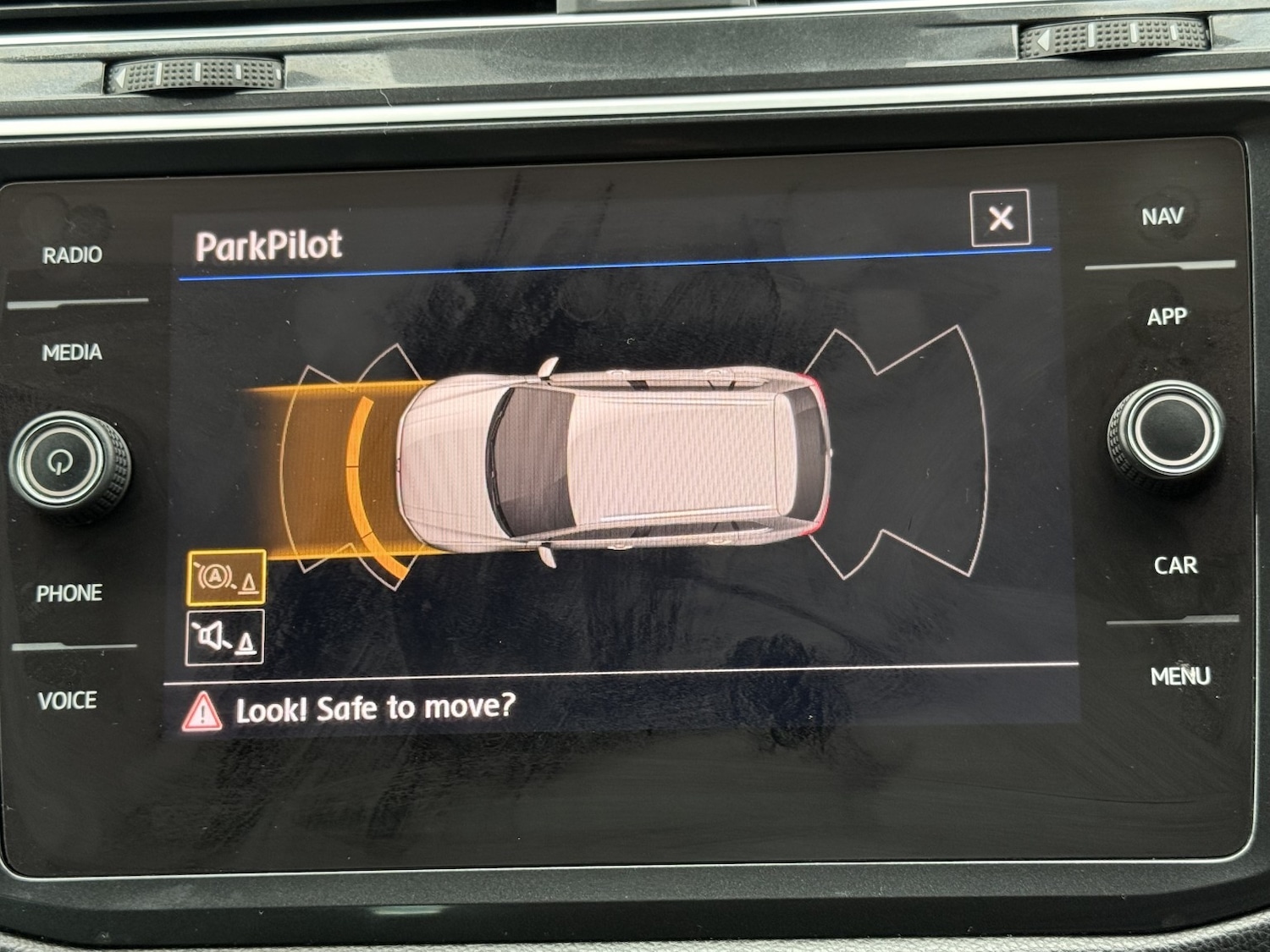Show the APP screen

click(x=1167, y=316)
